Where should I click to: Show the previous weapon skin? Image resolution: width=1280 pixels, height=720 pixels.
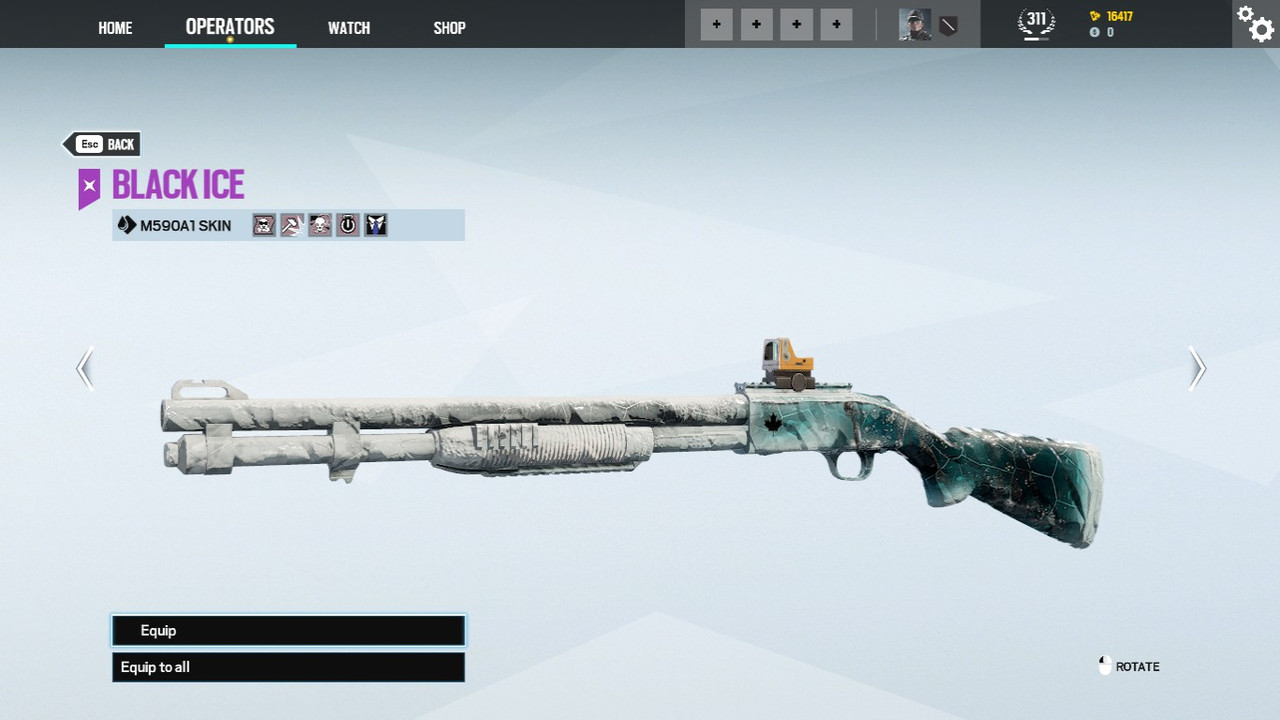(85, 368)
